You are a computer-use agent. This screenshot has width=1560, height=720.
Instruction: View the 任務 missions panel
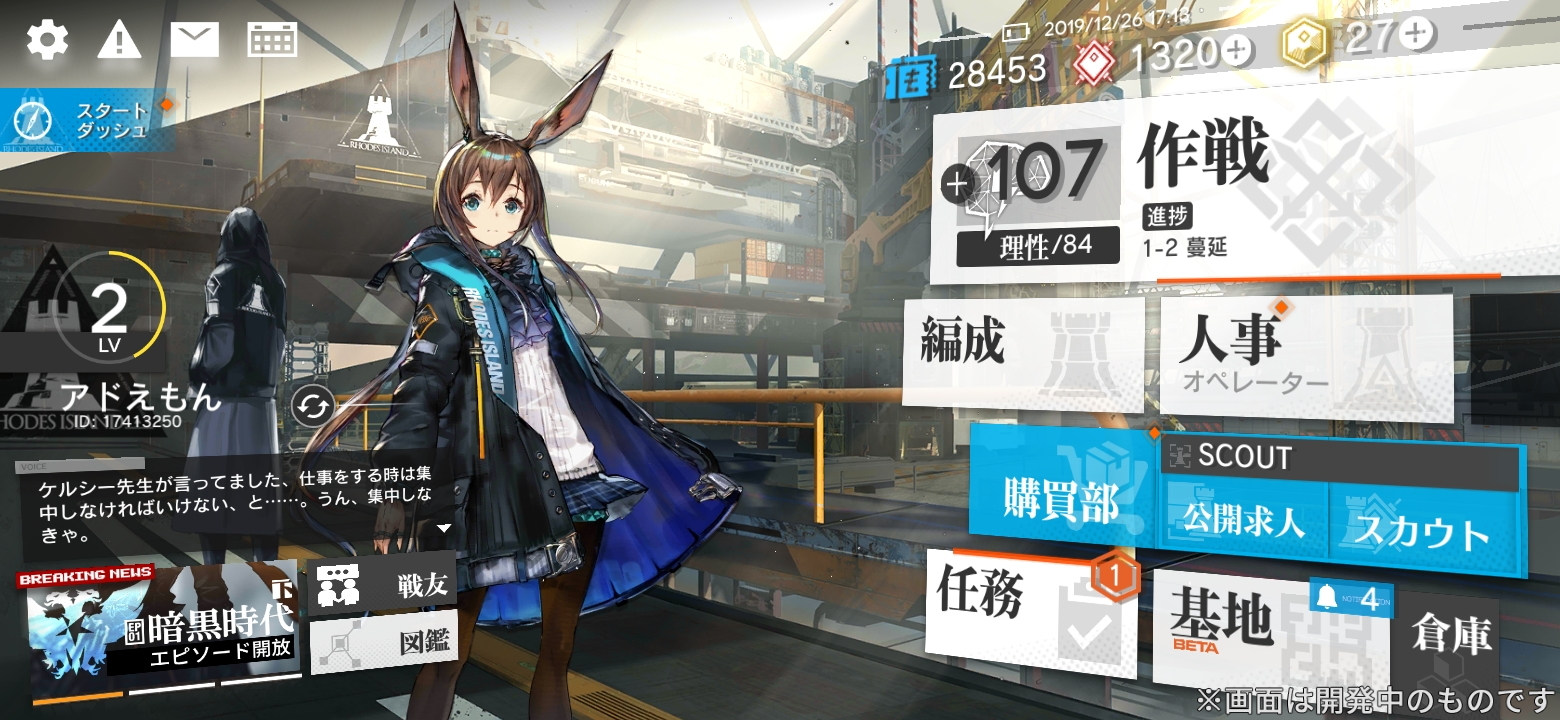1030,610
